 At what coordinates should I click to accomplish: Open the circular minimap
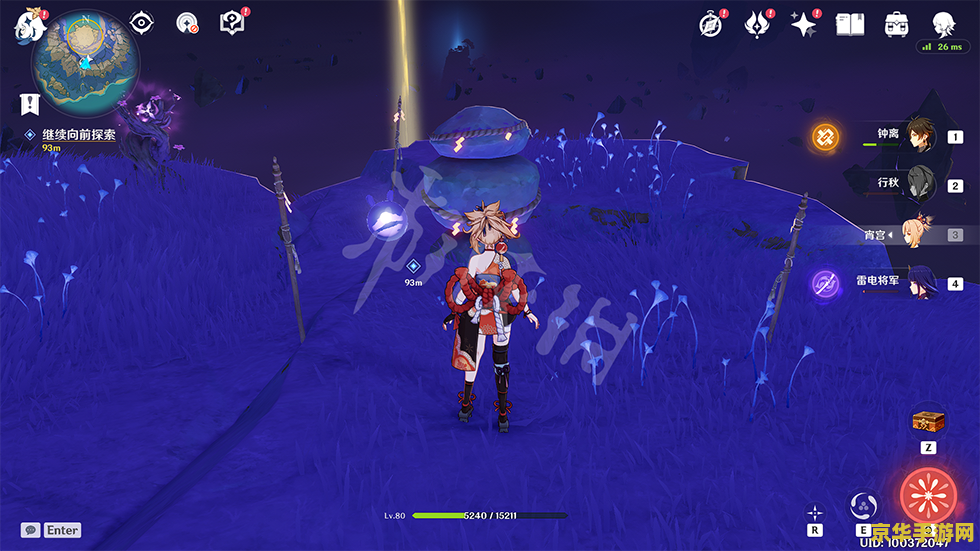pyautogui.click(x=85, y=63)
